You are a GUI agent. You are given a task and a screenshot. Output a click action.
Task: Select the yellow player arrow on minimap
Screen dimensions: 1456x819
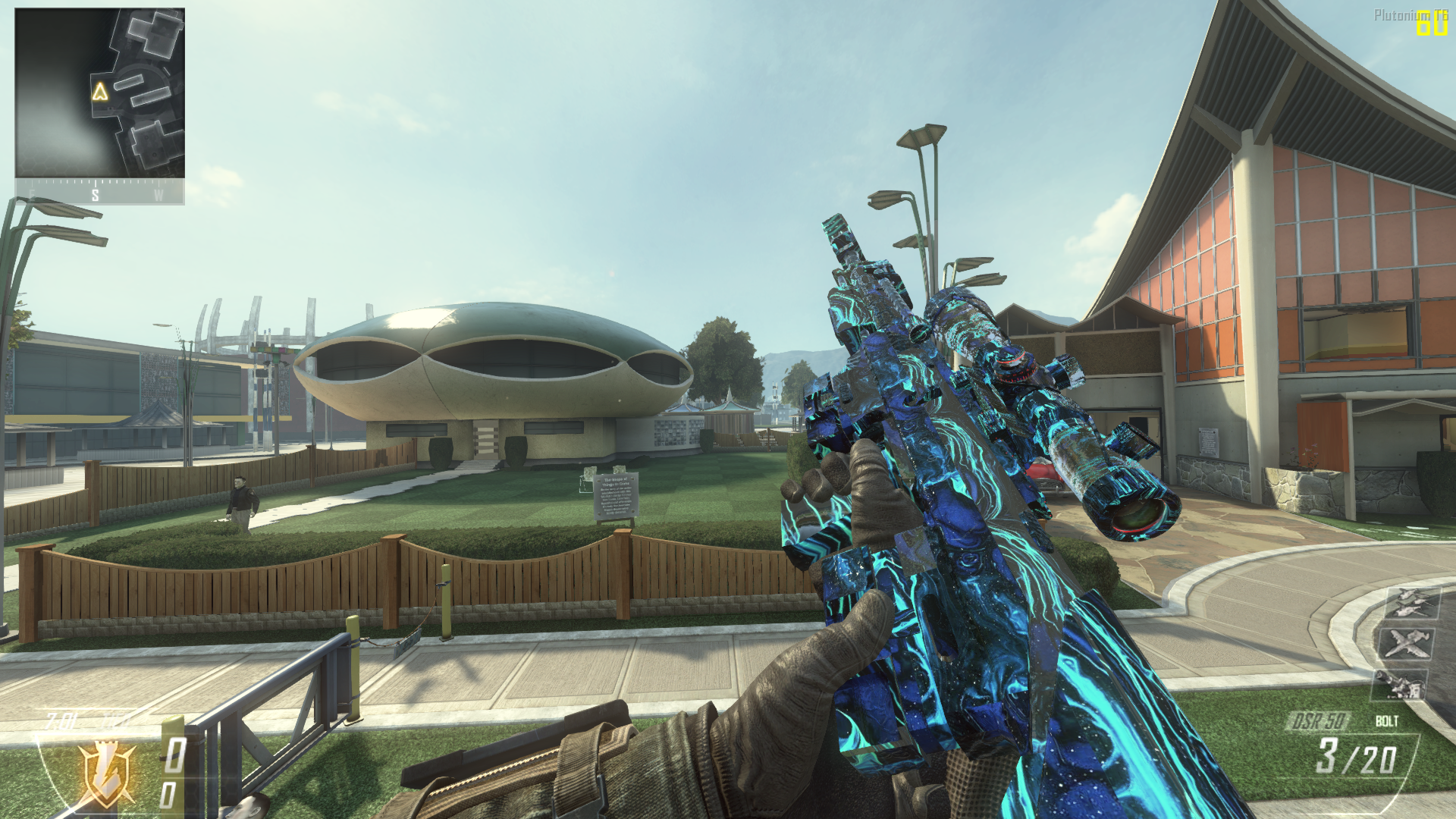pos(99,93)
